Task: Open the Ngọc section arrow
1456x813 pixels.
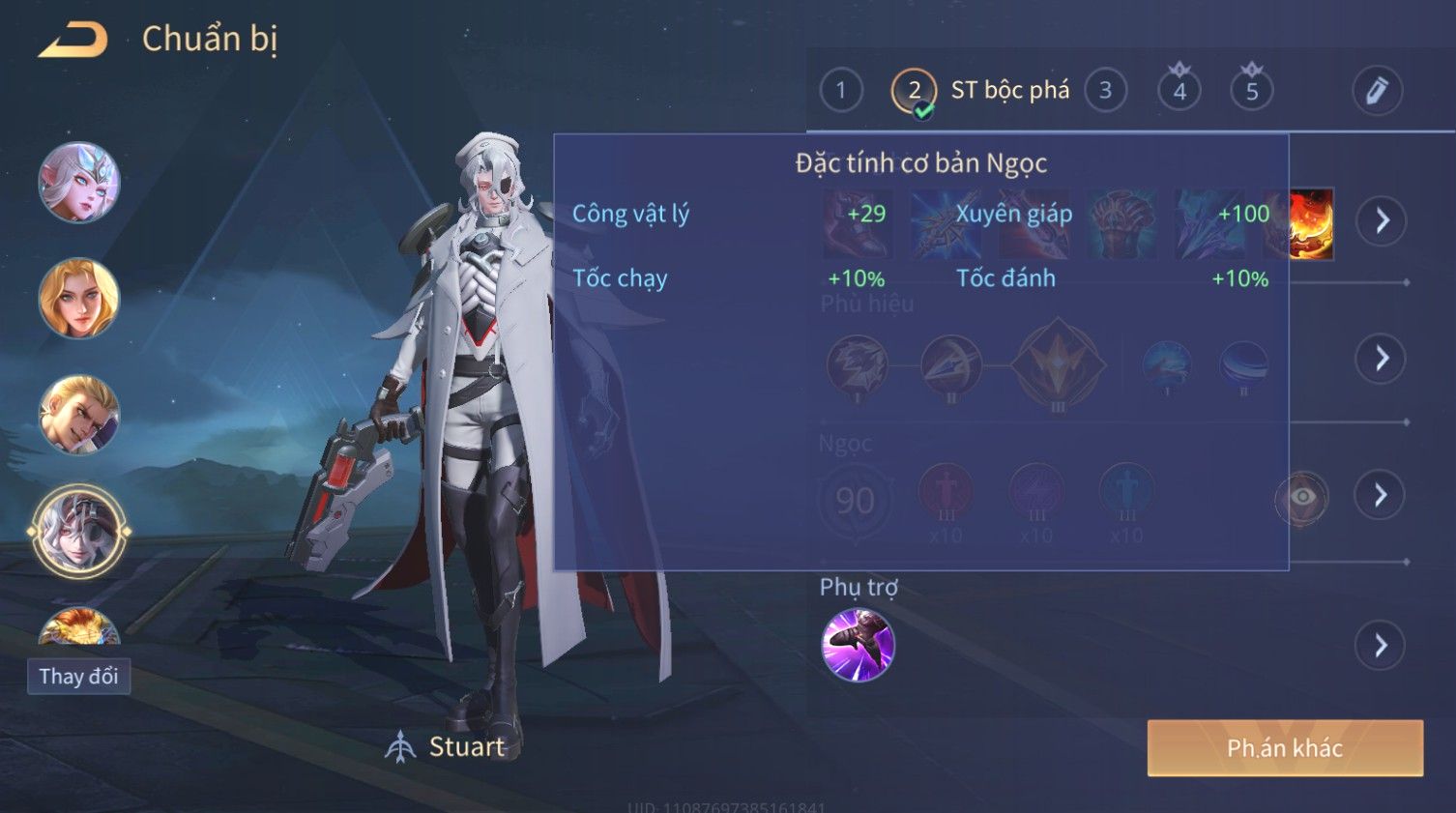Action: 1382,495
